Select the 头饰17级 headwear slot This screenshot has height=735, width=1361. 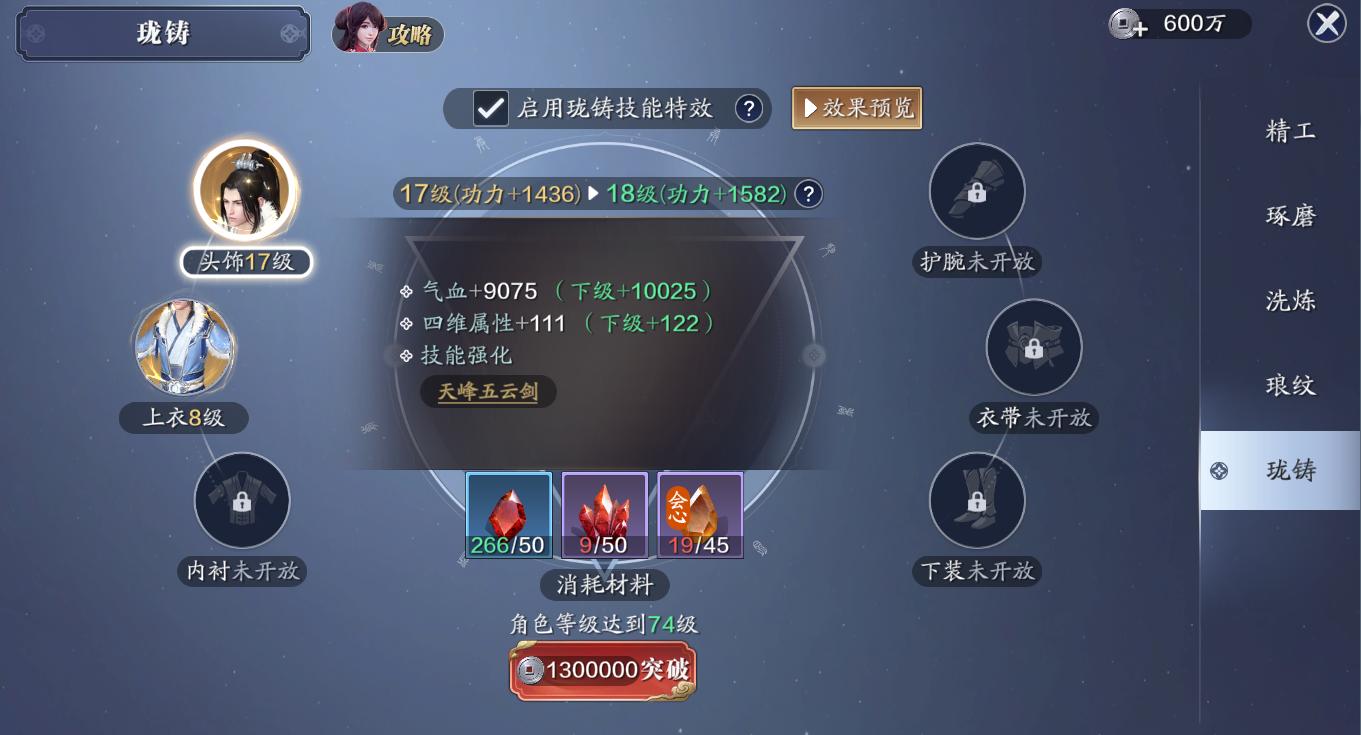coord(244,190)
